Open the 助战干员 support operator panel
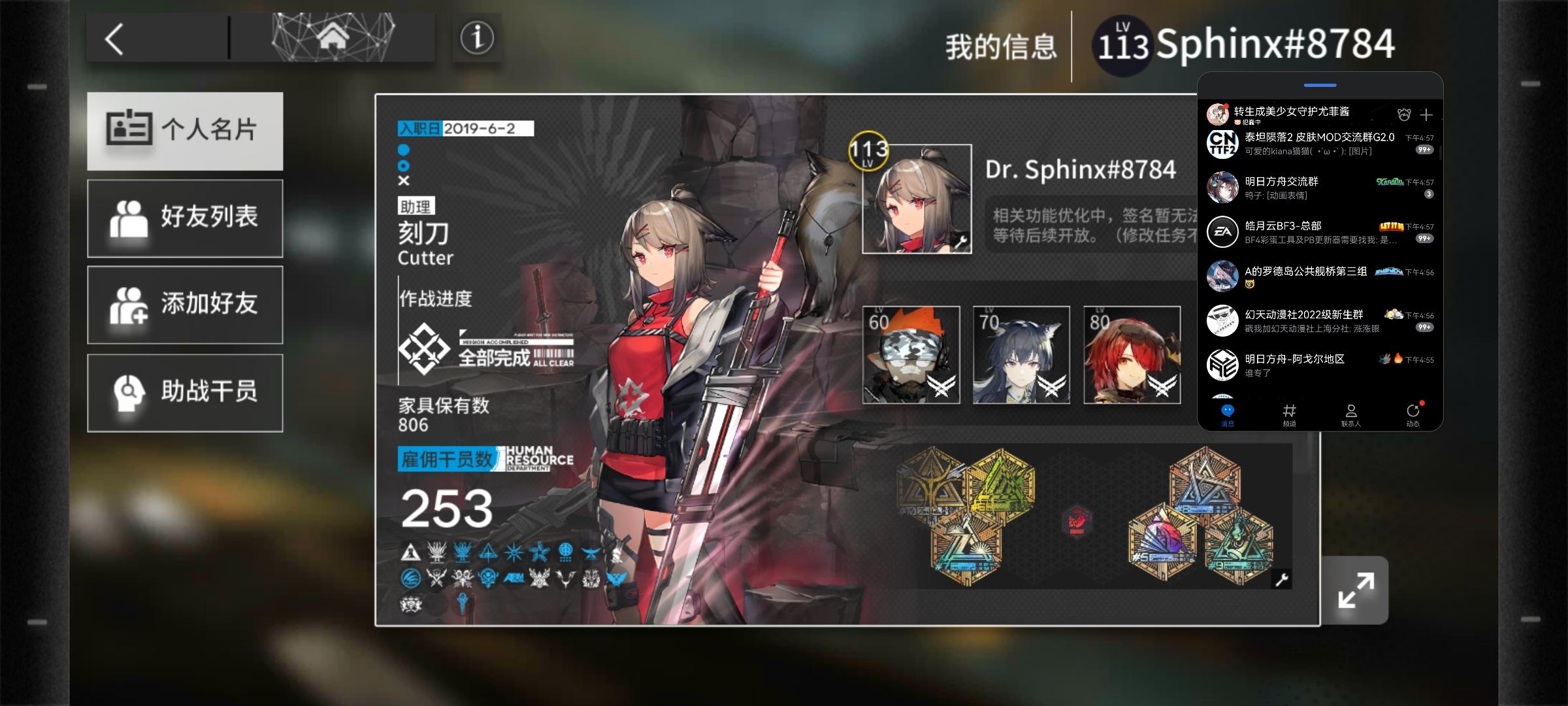1568x706 pixels. [x=185, y=392]
